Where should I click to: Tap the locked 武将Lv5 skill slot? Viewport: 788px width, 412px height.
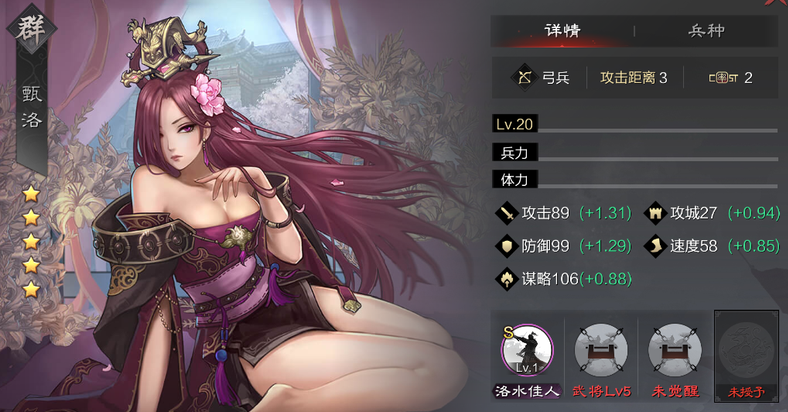(600, 351)
